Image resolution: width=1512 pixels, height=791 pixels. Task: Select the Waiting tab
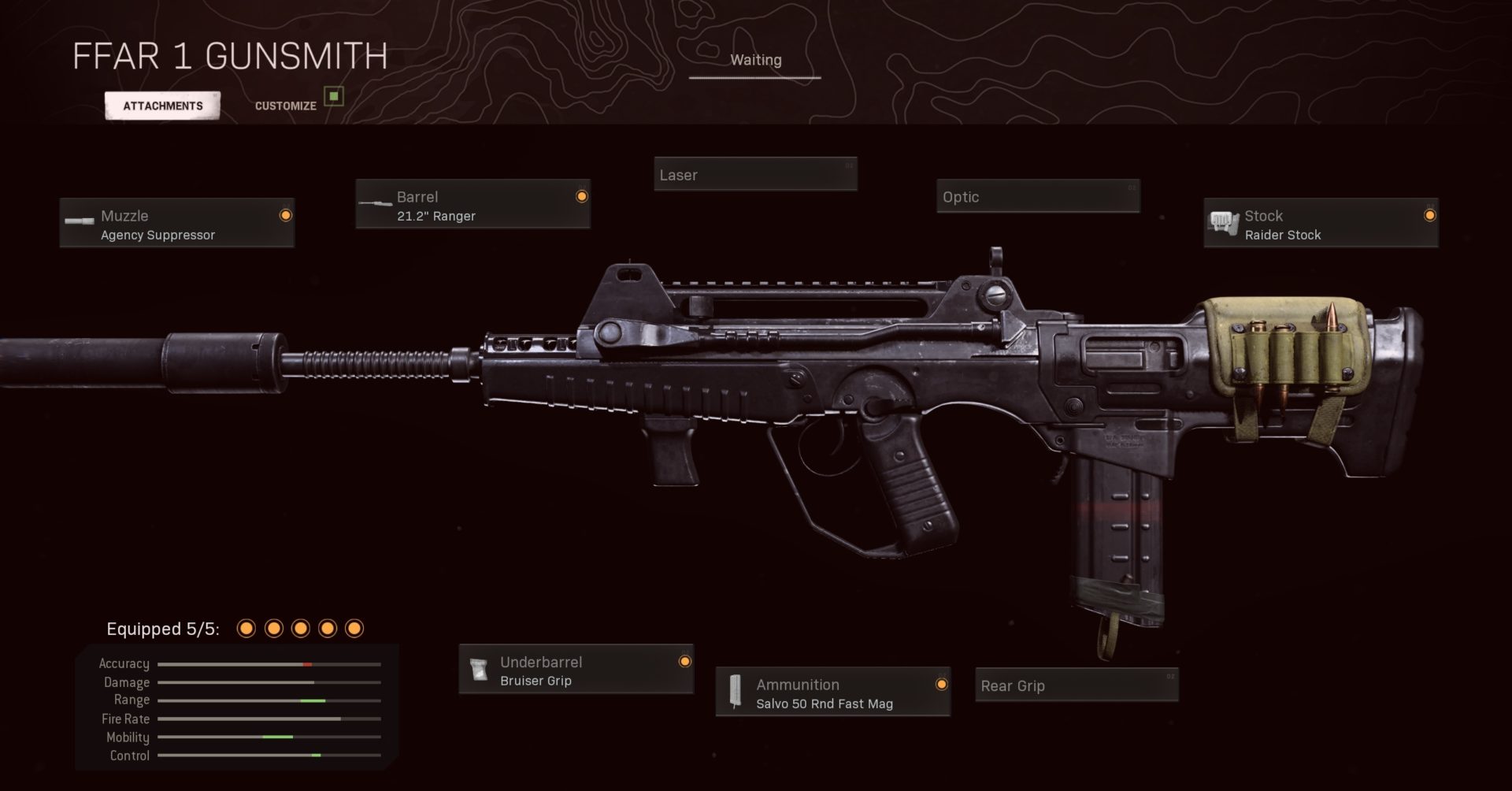pyautogui.click(x=756, y=59)
